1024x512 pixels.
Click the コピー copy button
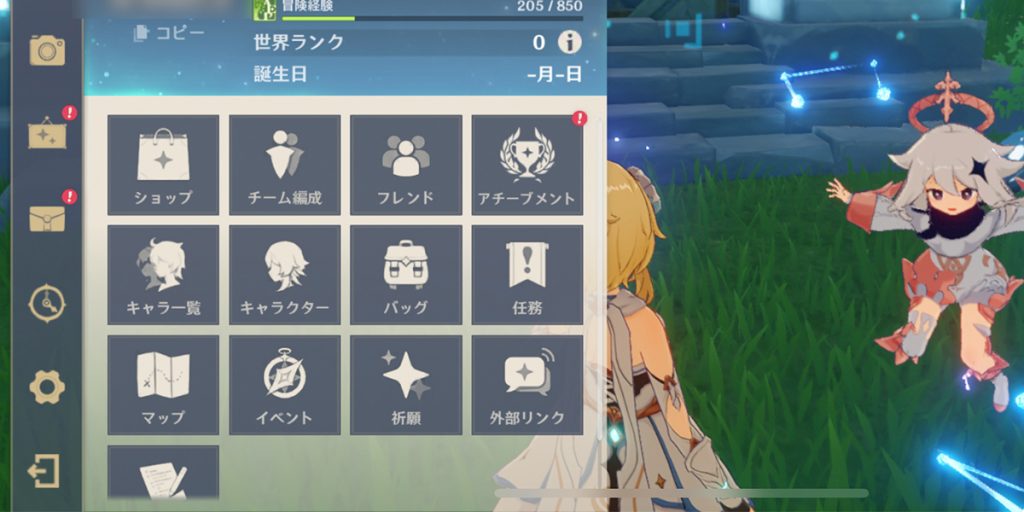point(169,34)
